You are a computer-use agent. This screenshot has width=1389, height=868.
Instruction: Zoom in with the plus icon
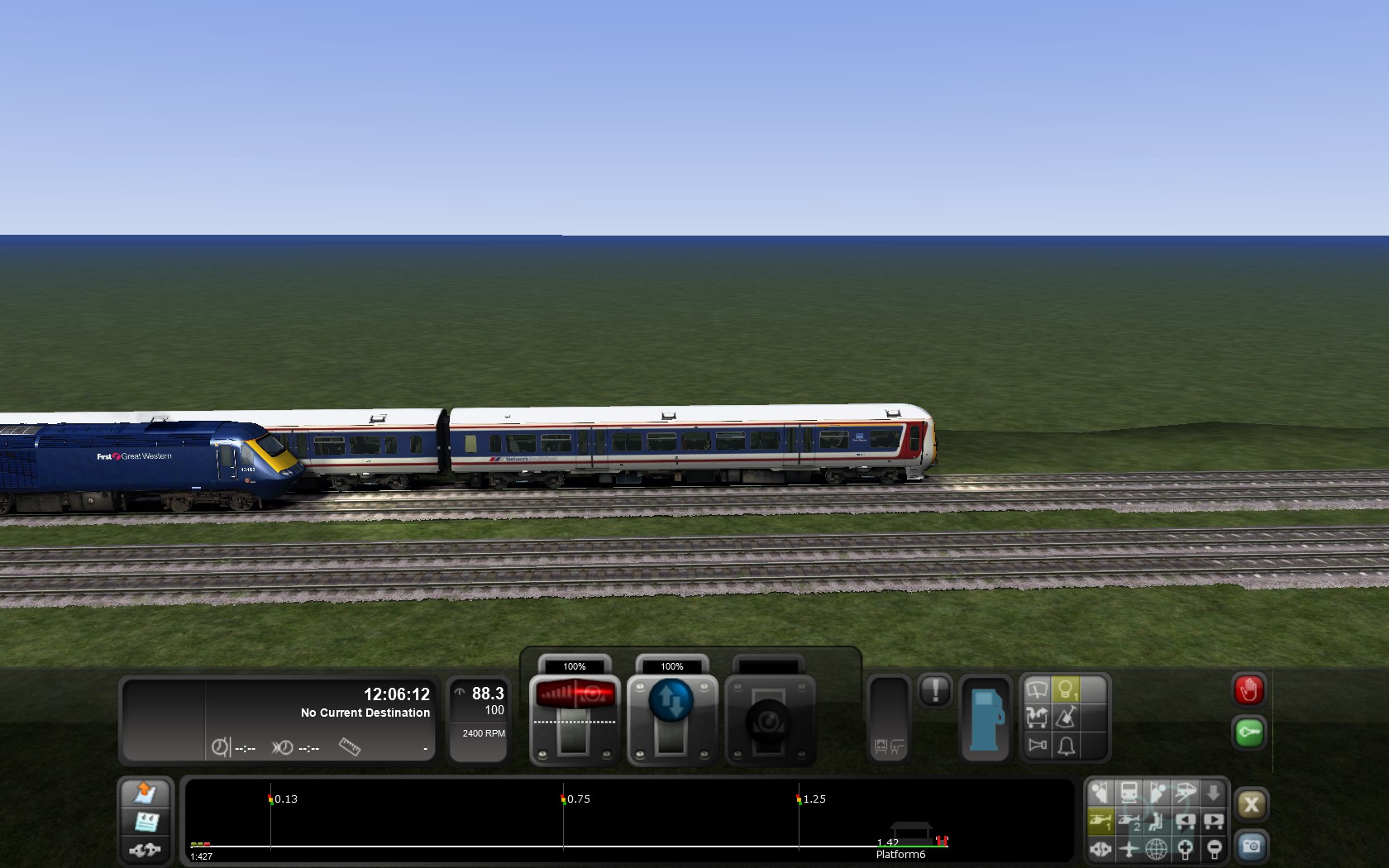(x=1185, y=848)
